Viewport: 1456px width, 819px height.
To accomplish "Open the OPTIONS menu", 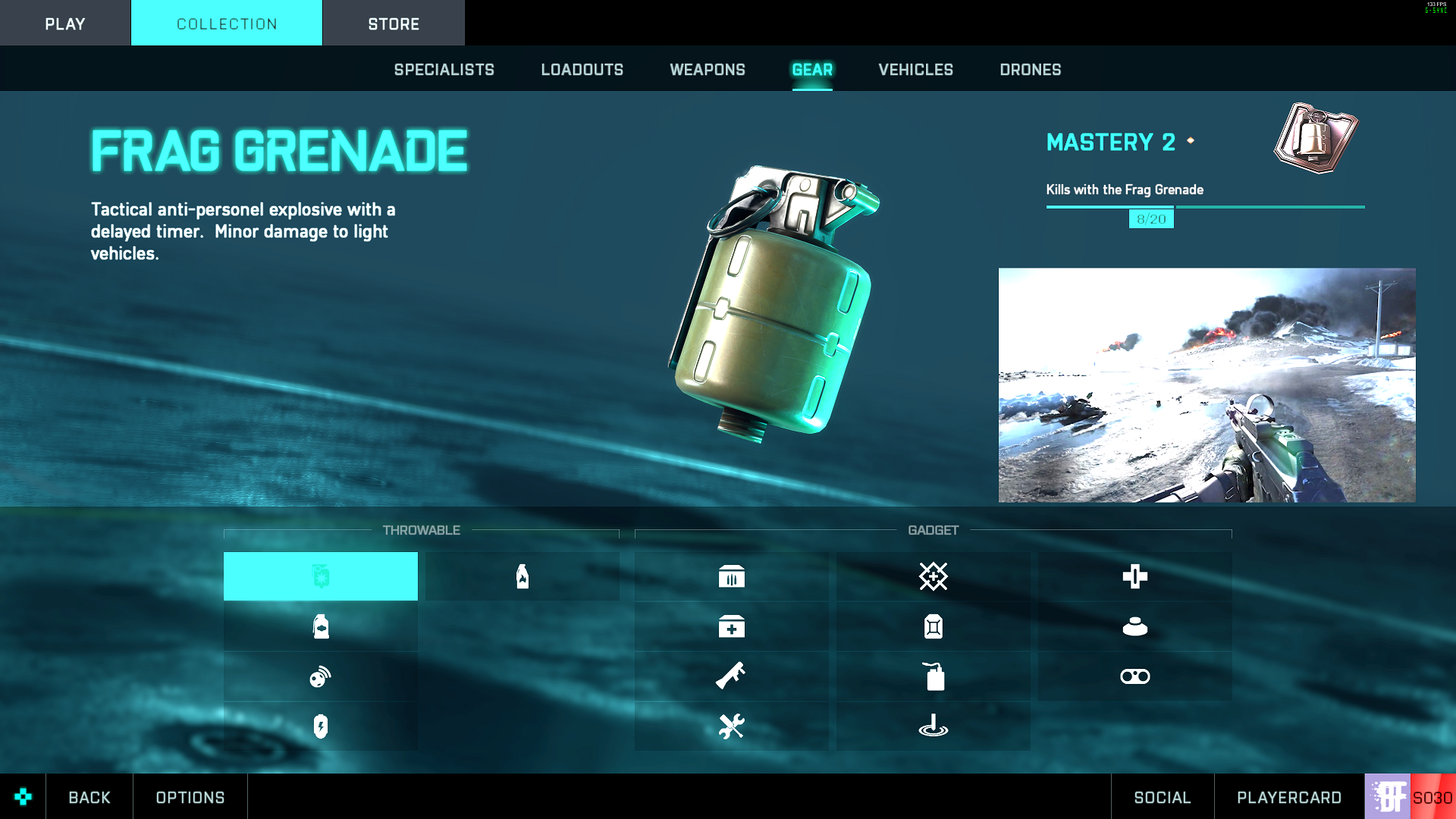I will pyautogui.click(x=190, y=797).
